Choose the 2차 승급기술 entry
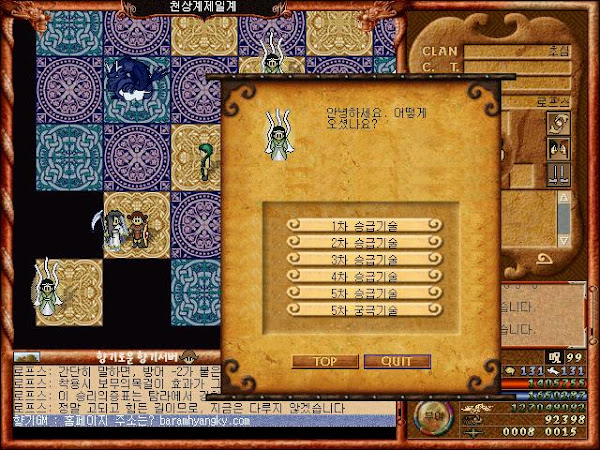The height and width of the screenshot is (450, 600). pos(363,243)
